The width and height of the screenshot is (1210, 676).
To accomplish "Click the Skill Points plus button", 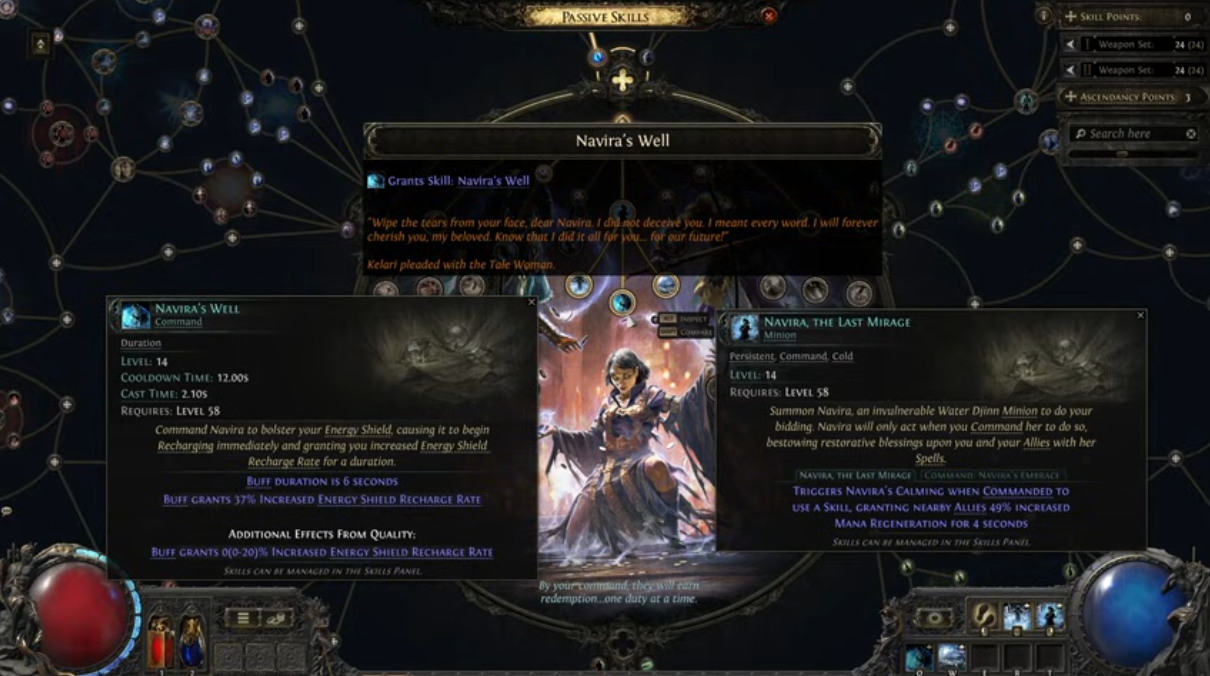I will point(1071,17).
